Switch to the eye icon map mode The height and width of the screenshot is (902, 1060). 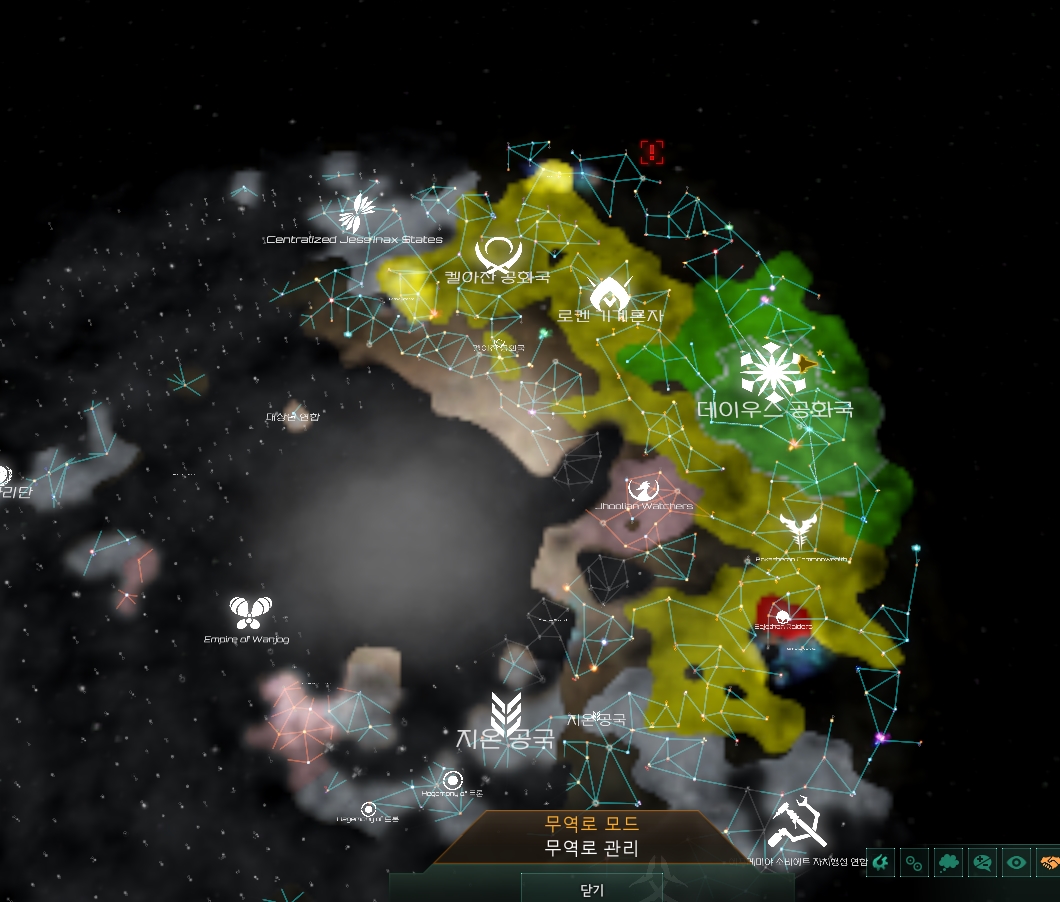pyautogui.click(x=1017, y=862)
